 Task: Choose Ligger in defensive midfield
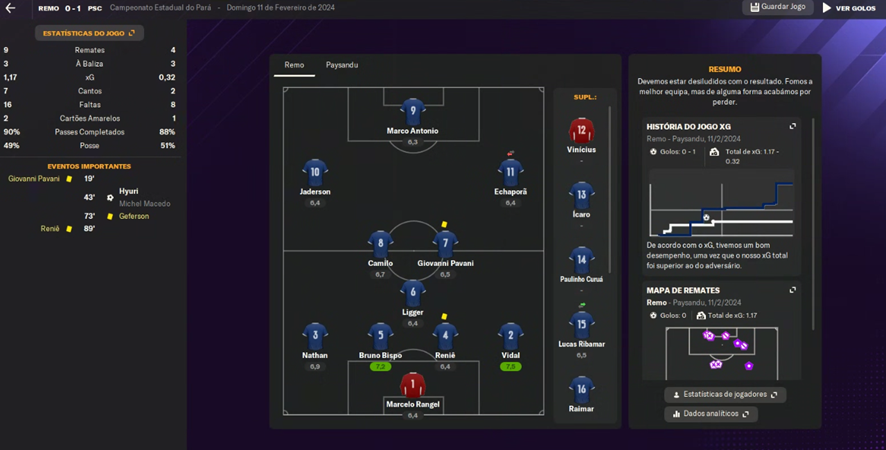coord(413,292)
